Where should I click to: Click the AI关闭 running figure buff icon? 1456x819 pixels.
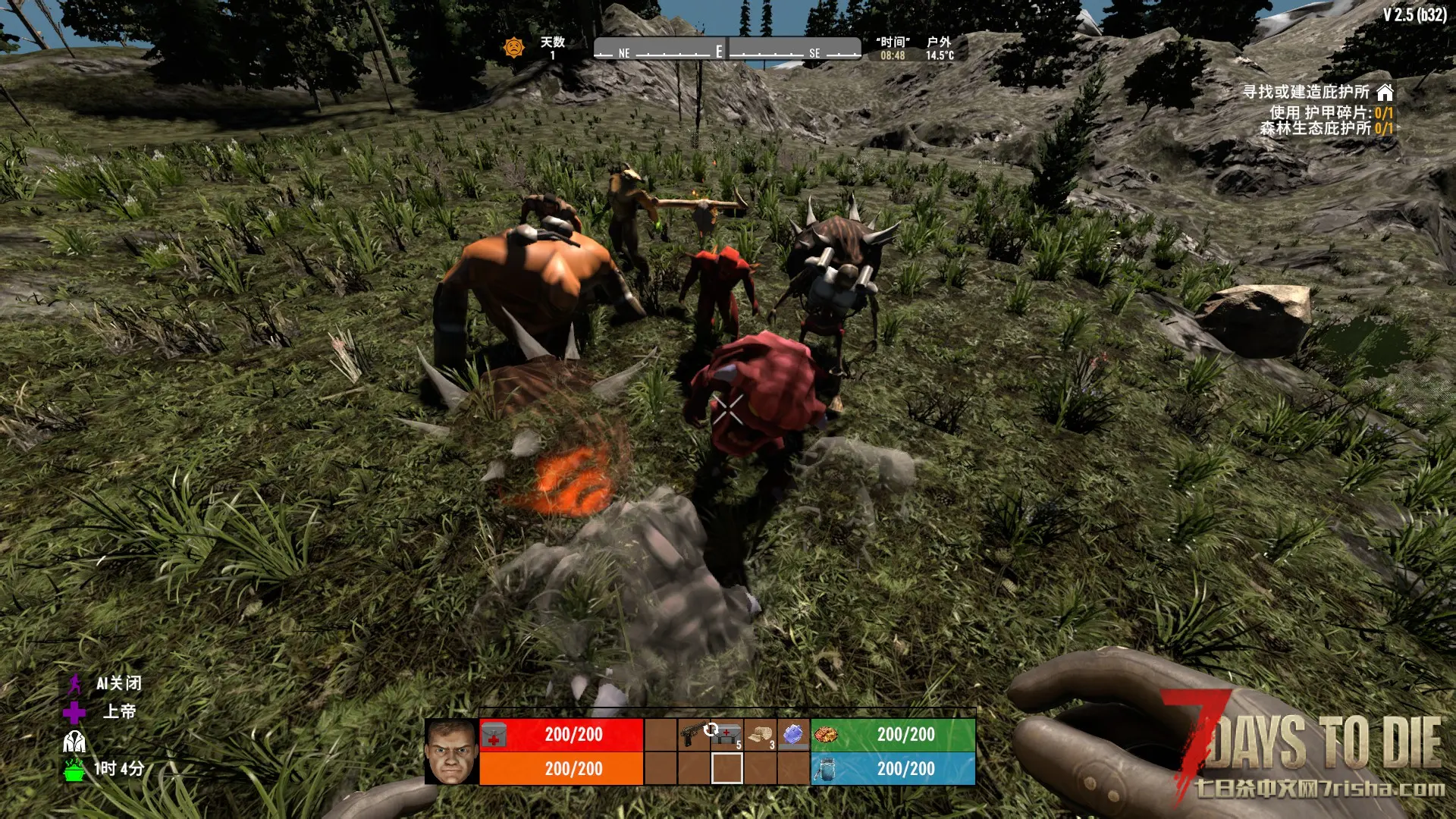click(74, 684)
